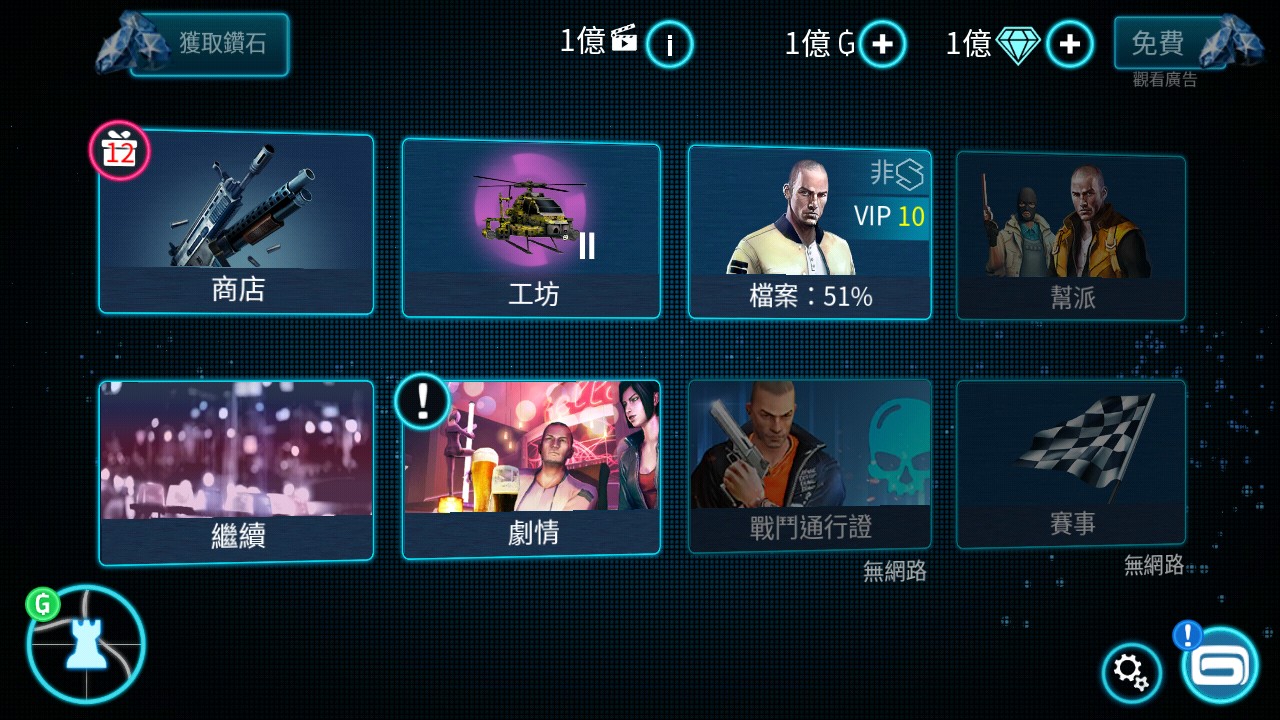Start the 劇情 story mode
The width and height of the screenshot is (1280, 720).
click(531, 465)
